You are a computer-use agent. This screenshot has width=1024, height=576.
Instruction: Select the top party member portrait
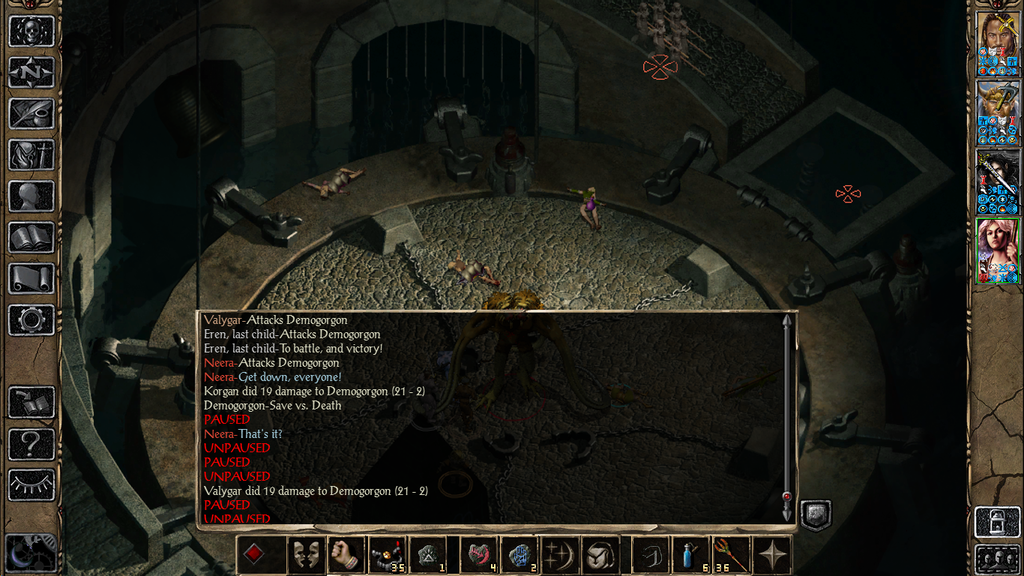997,44
